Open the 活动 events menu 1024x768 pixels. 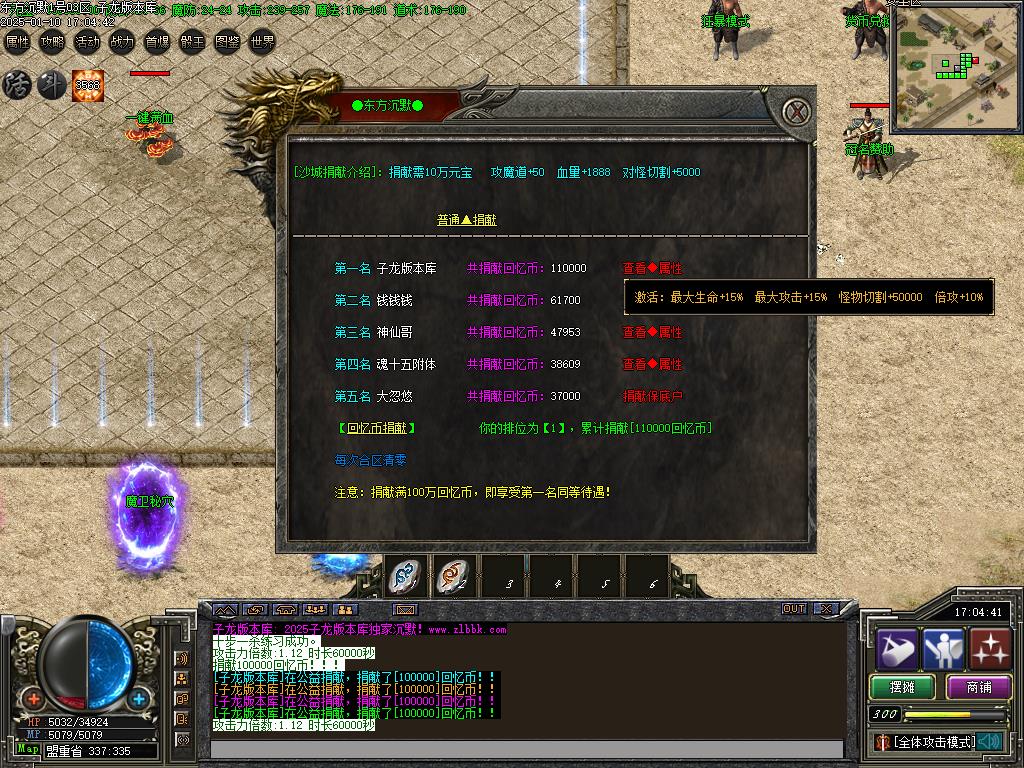pos(87,42)
